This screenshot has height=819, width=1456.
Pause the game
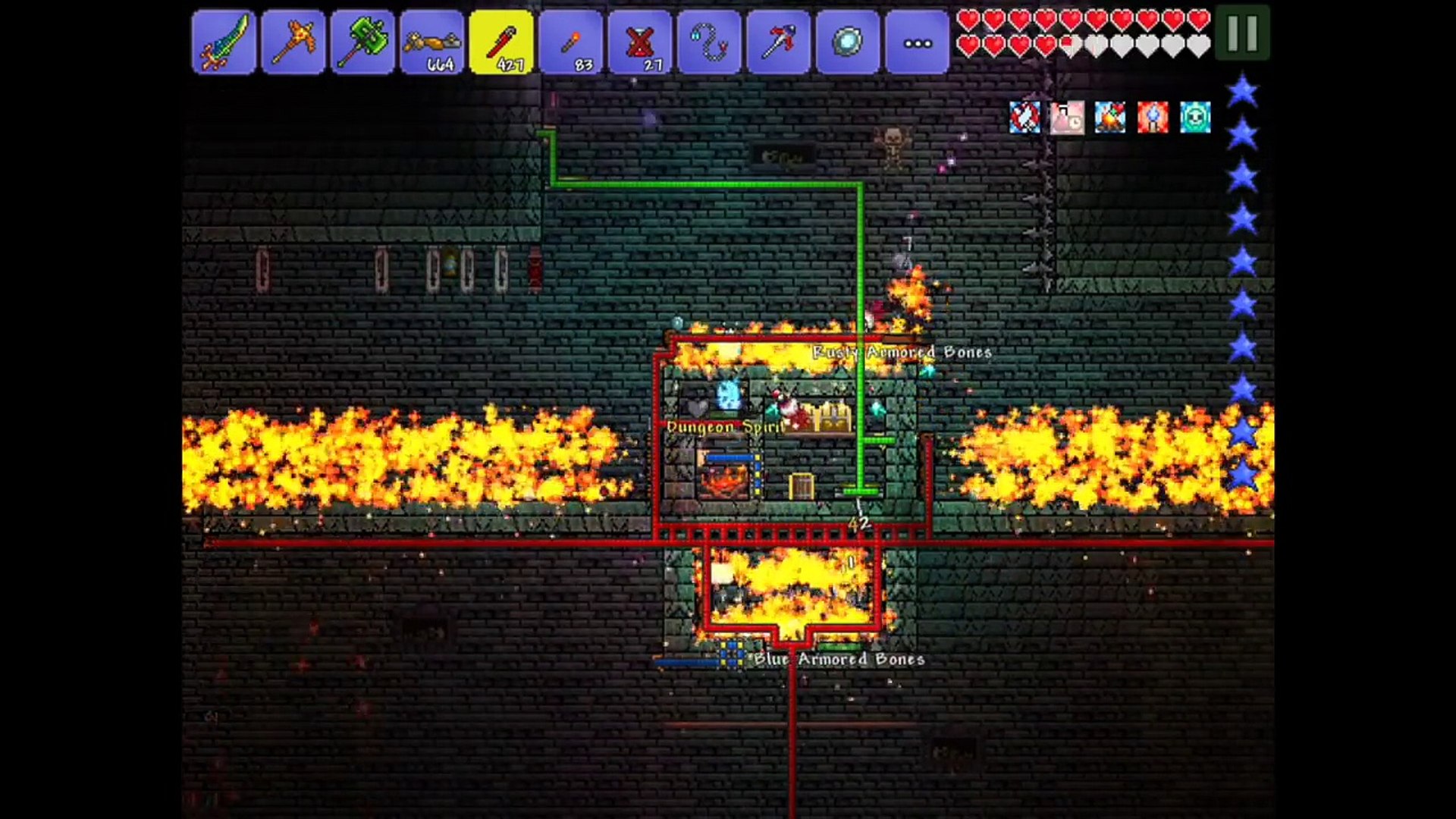pos(1242,33)
